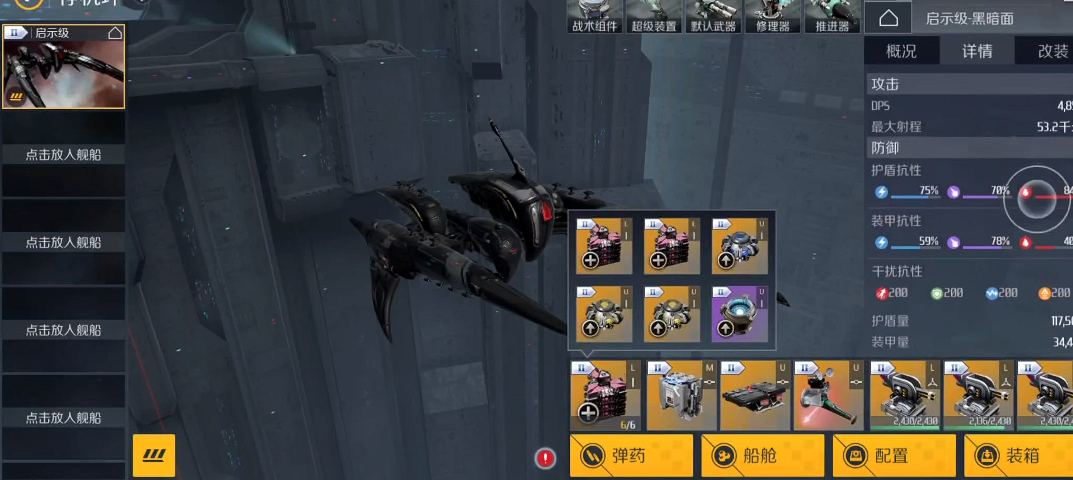The width and height of the screenshot is (1073, 480).
Task: Select the 启示级 ship thumbnail
Action: (x=63, y=66)
